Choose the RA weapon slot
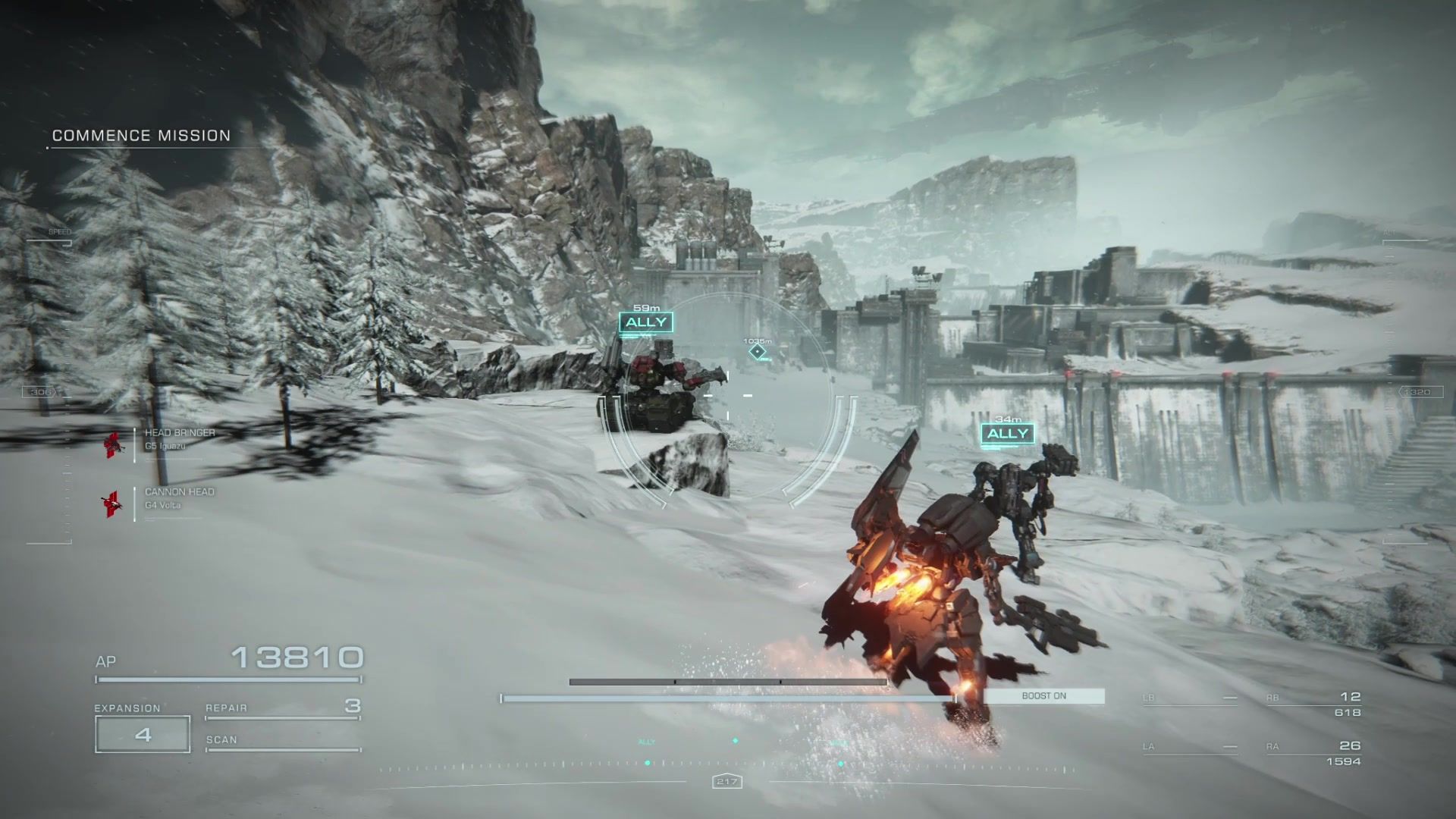The width and height of the screenshot is (1456, 819). click(1314, 752)
